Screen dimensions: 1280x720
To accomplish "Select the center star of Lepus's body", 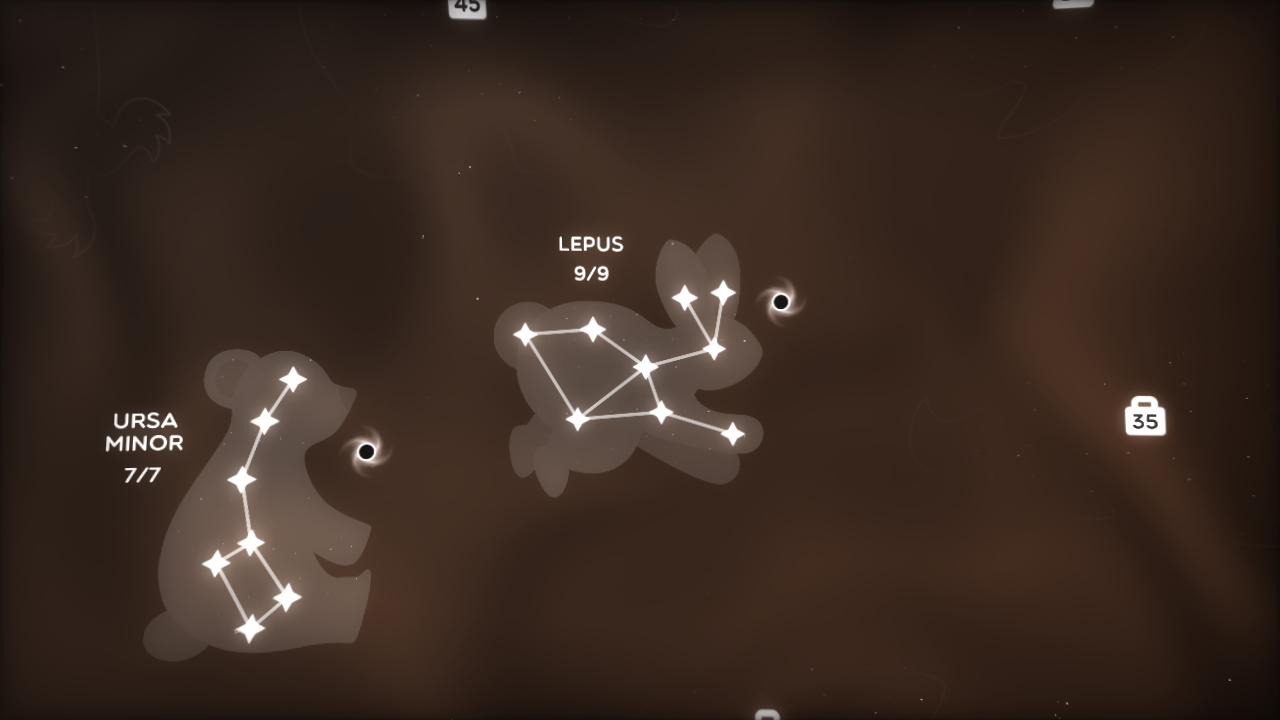I will (644, 367).
